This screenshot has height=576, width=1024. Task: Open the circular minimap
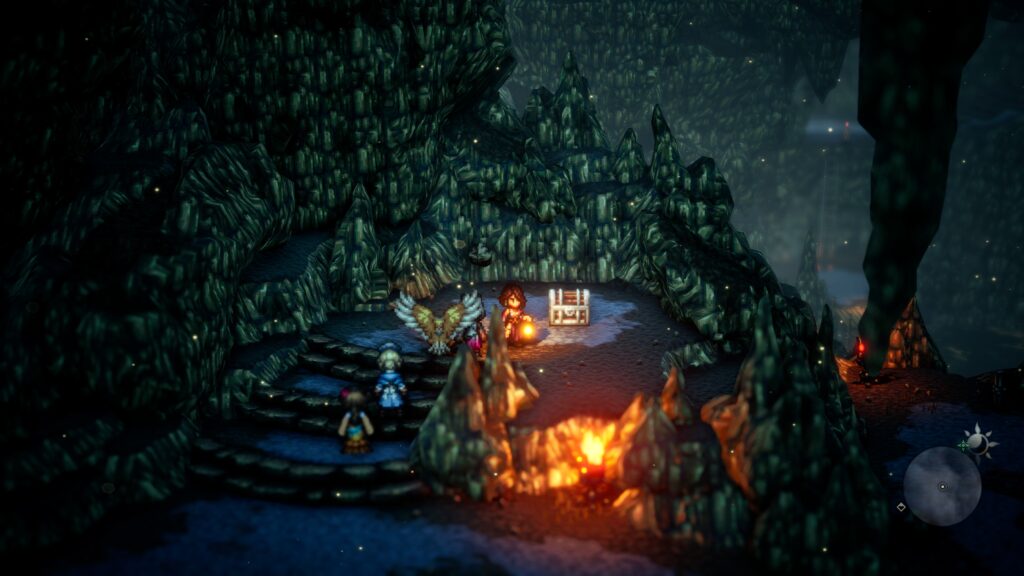[x=942, y=486]
